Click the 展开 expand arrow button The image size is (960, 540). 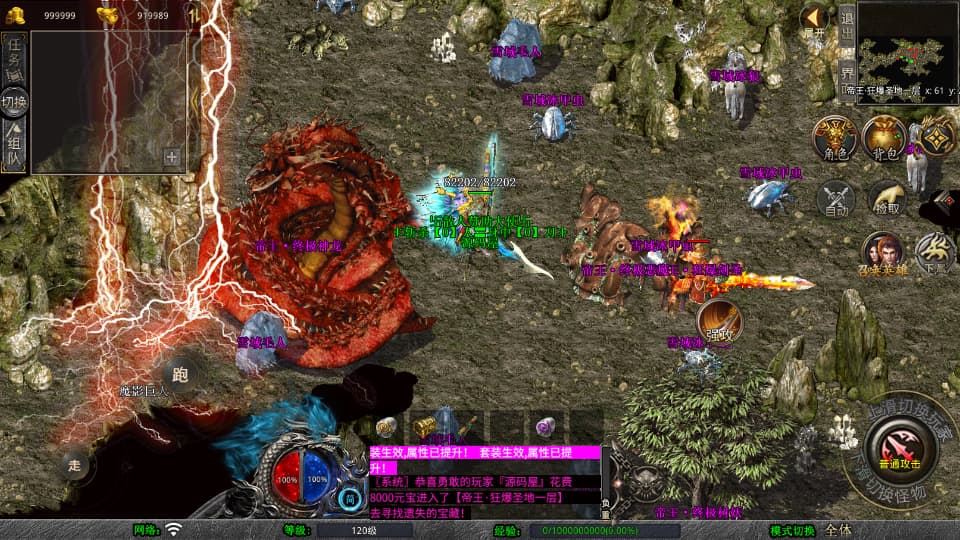[x=815, y=19]
